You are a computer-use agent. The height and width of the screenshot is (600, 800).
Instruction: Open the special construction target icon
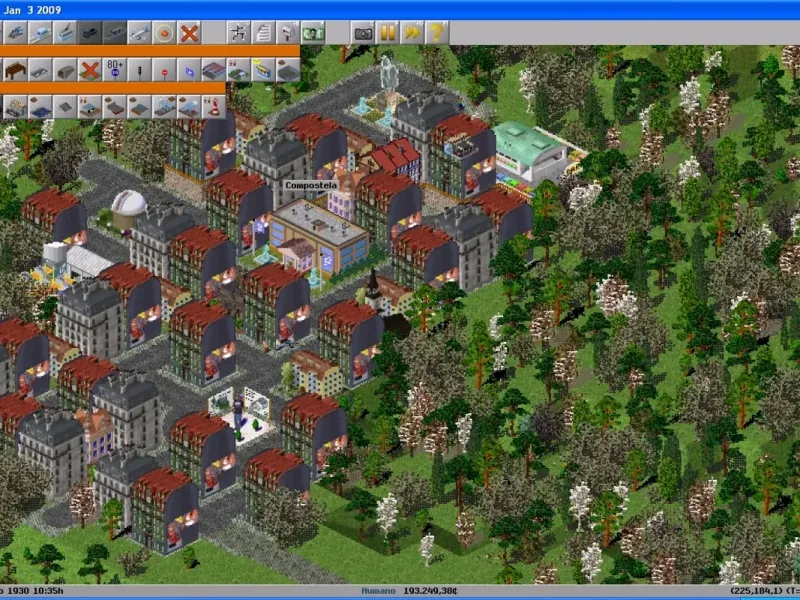coord(164,32)
